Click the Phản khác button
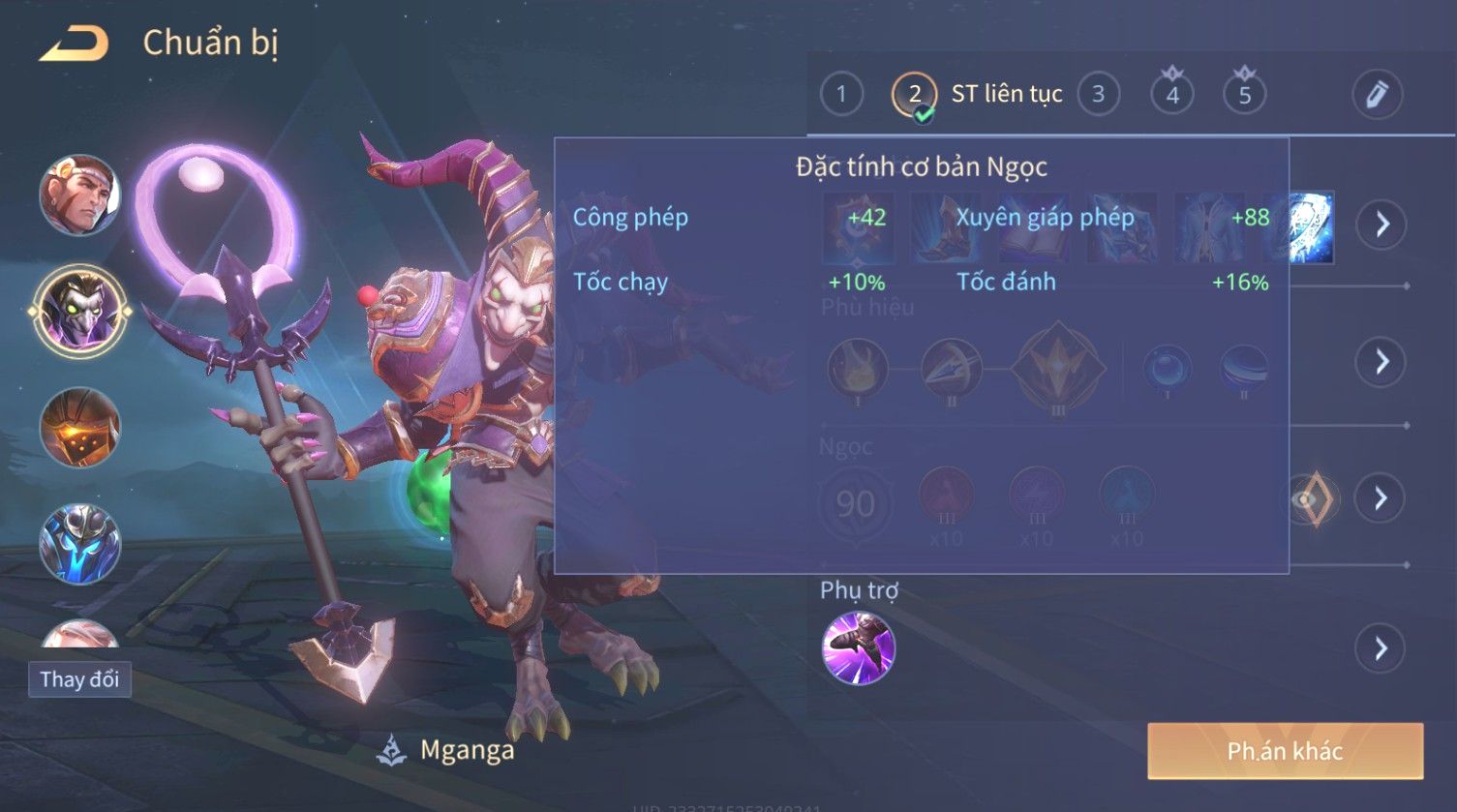 [x=1285, y=751]
